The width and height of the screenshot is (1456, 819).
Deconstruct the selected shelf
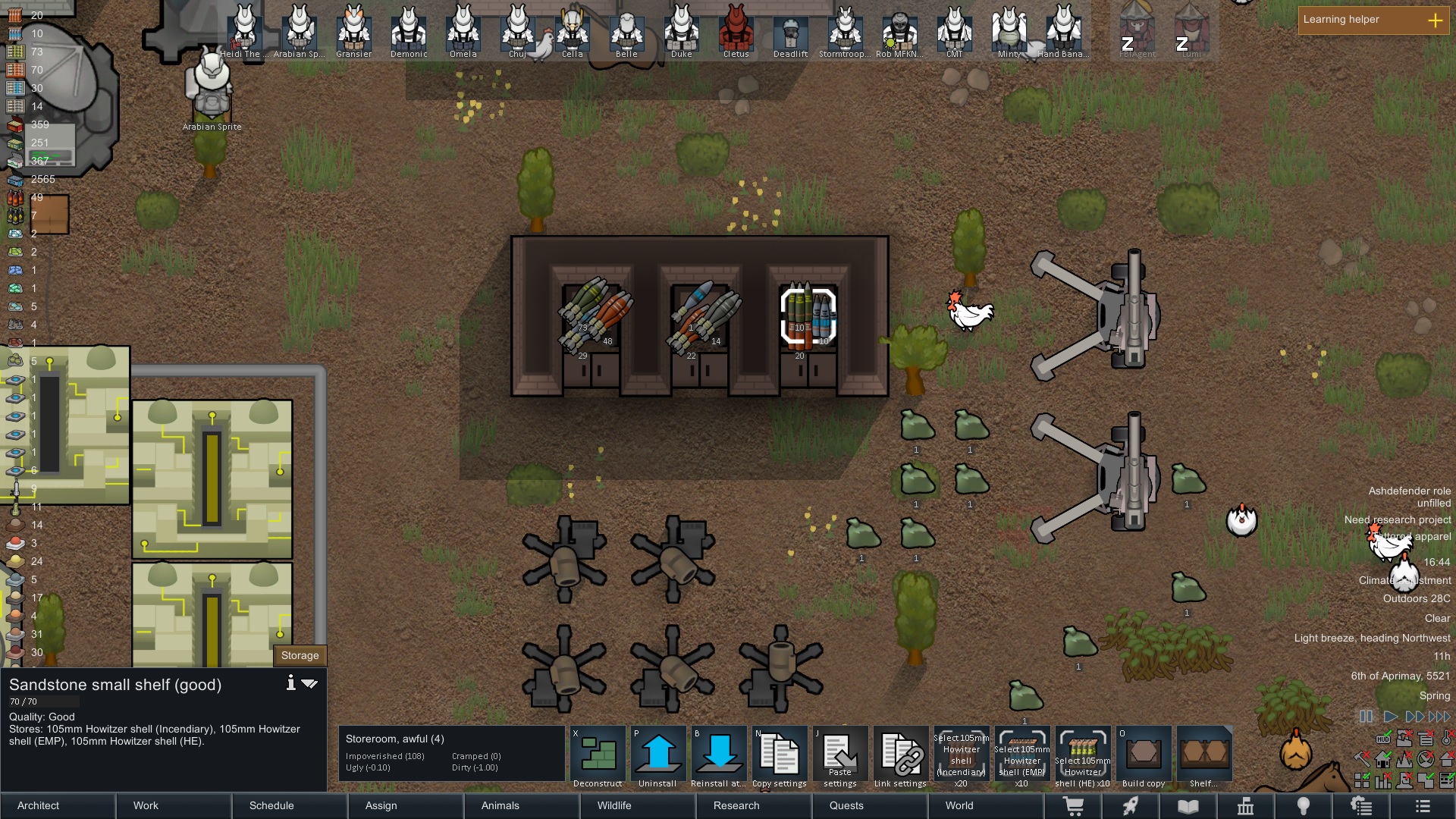click(598, 756)
